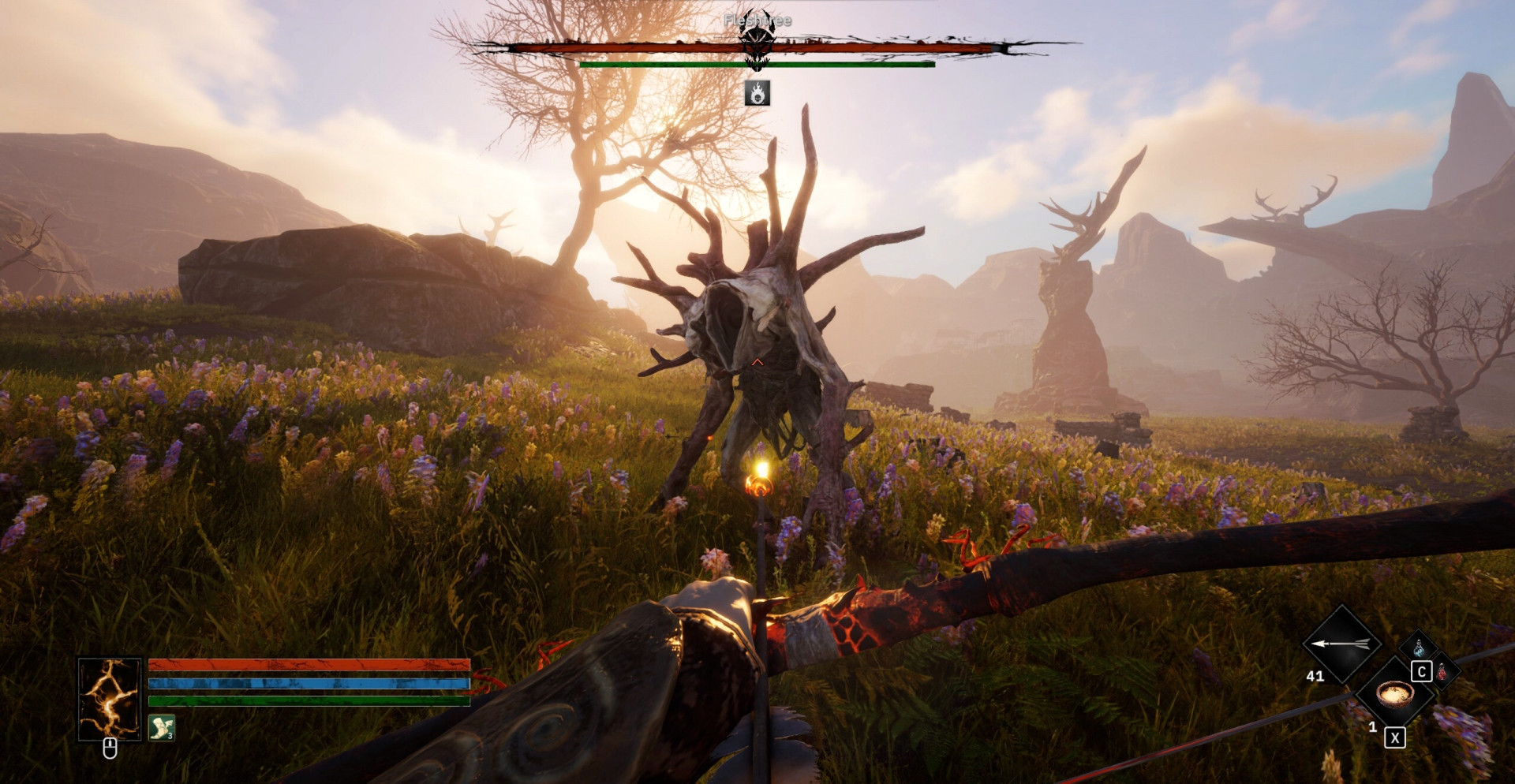Select the blue mana potion slot
This screenshot has width=1515, height=784.
1420,648
